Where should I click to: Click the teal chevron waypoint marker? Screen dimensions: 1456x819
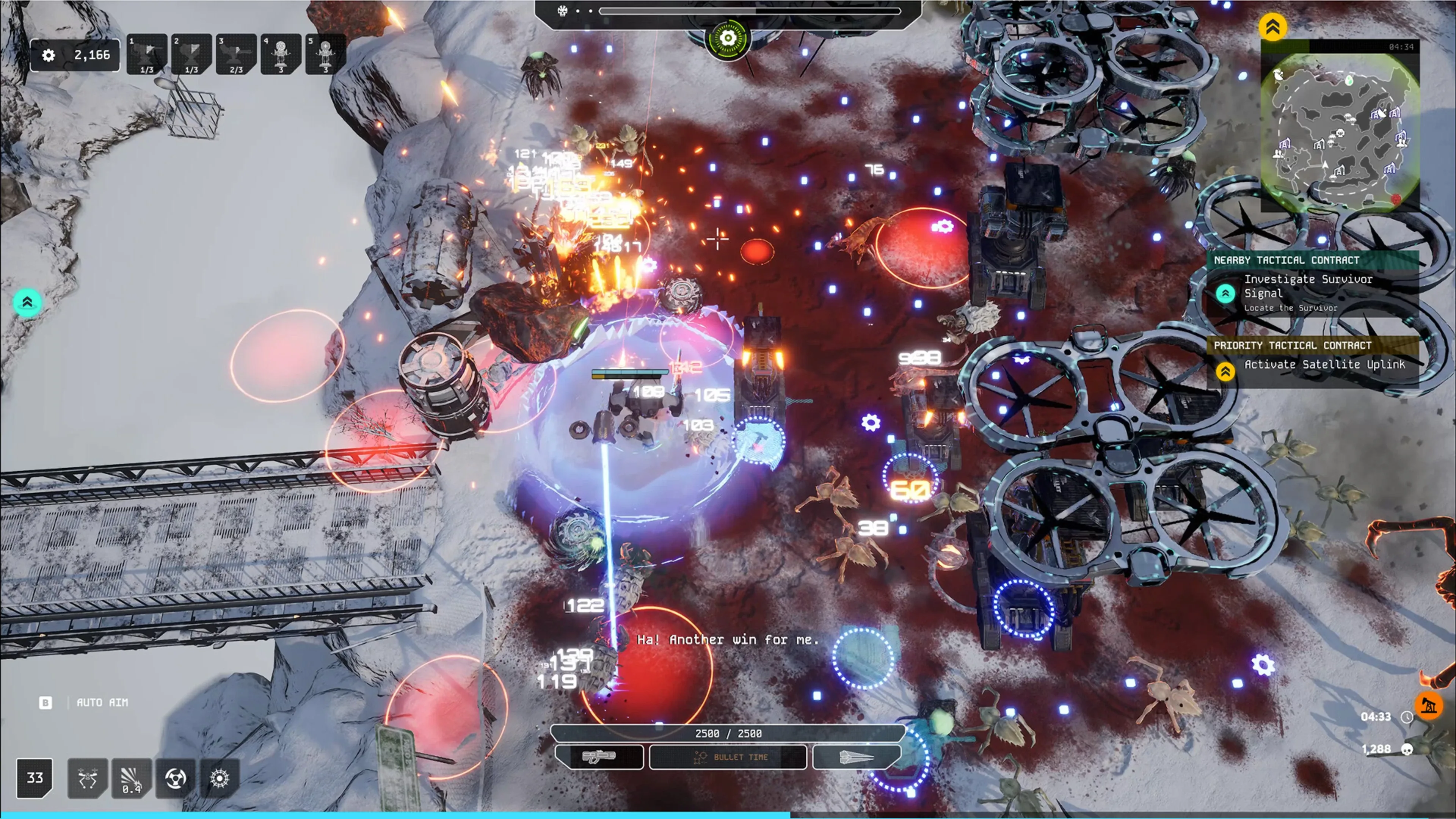pyautogui.click(x=27, y=303)
